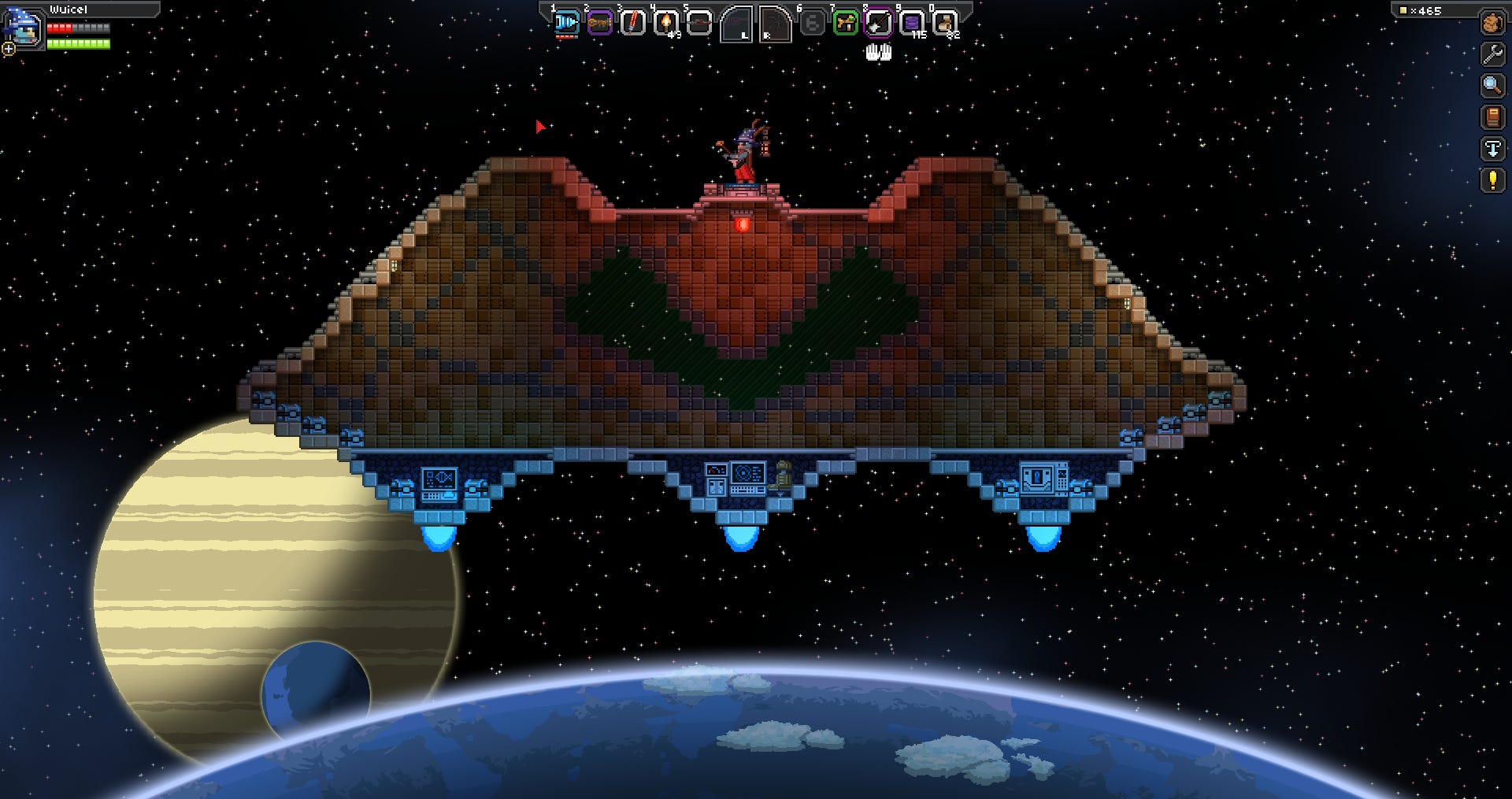Open the inventory backpack icon
This screenshot has width=1512, height=799.
1492,24
